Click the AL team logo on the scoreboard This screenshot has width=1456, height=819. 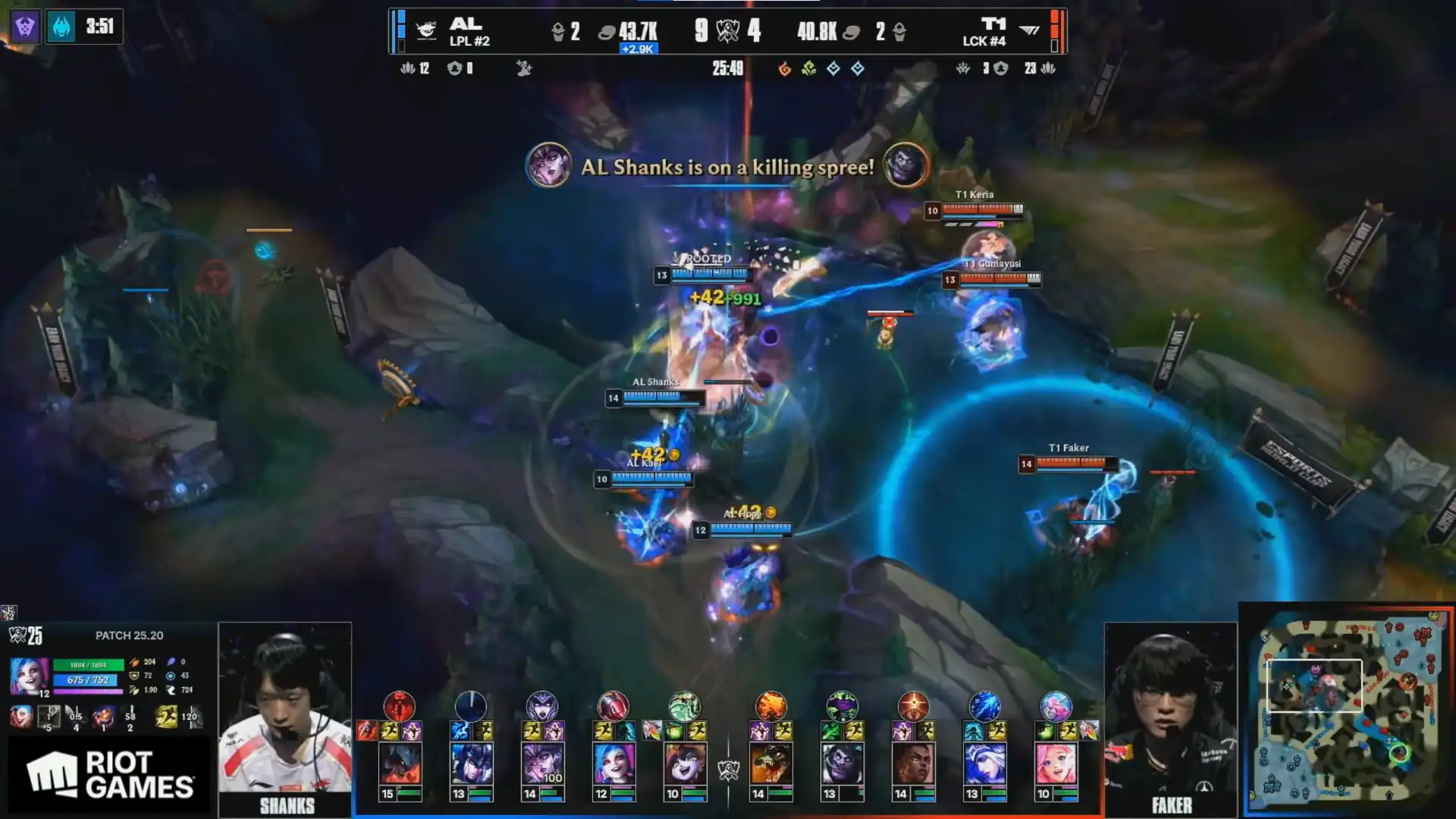coord(426,30)
